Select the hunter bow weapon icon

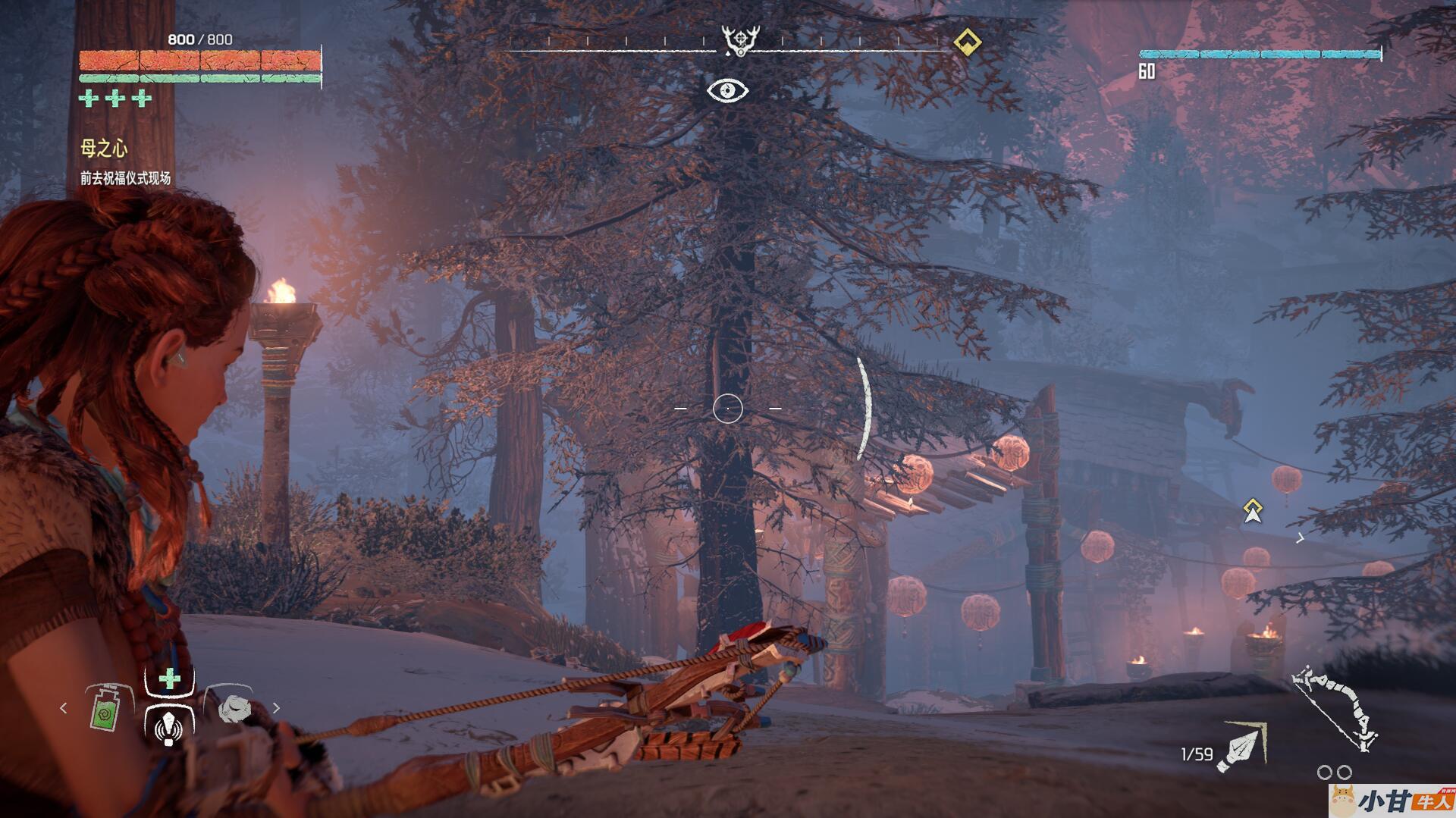[1338, 709]
